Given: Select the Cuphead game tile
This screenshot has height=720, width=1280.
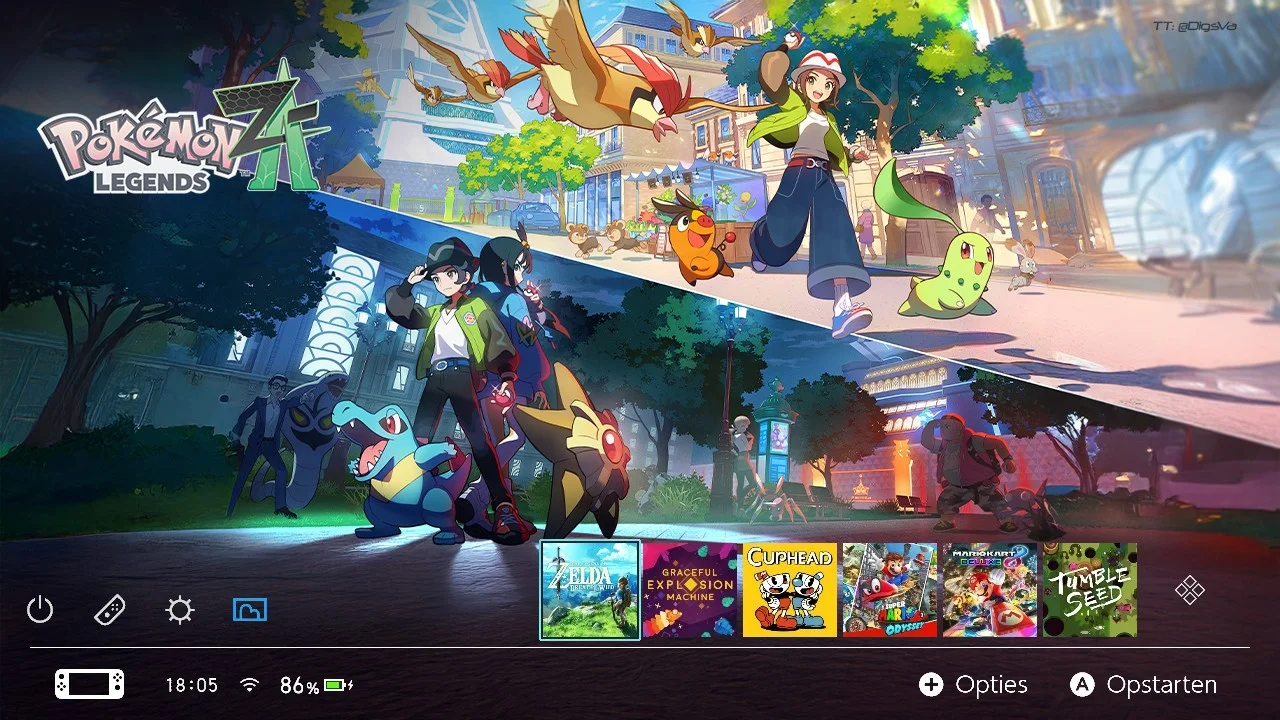Looking at the screenshot, I should pyautogui.click(x=790, y=589).
